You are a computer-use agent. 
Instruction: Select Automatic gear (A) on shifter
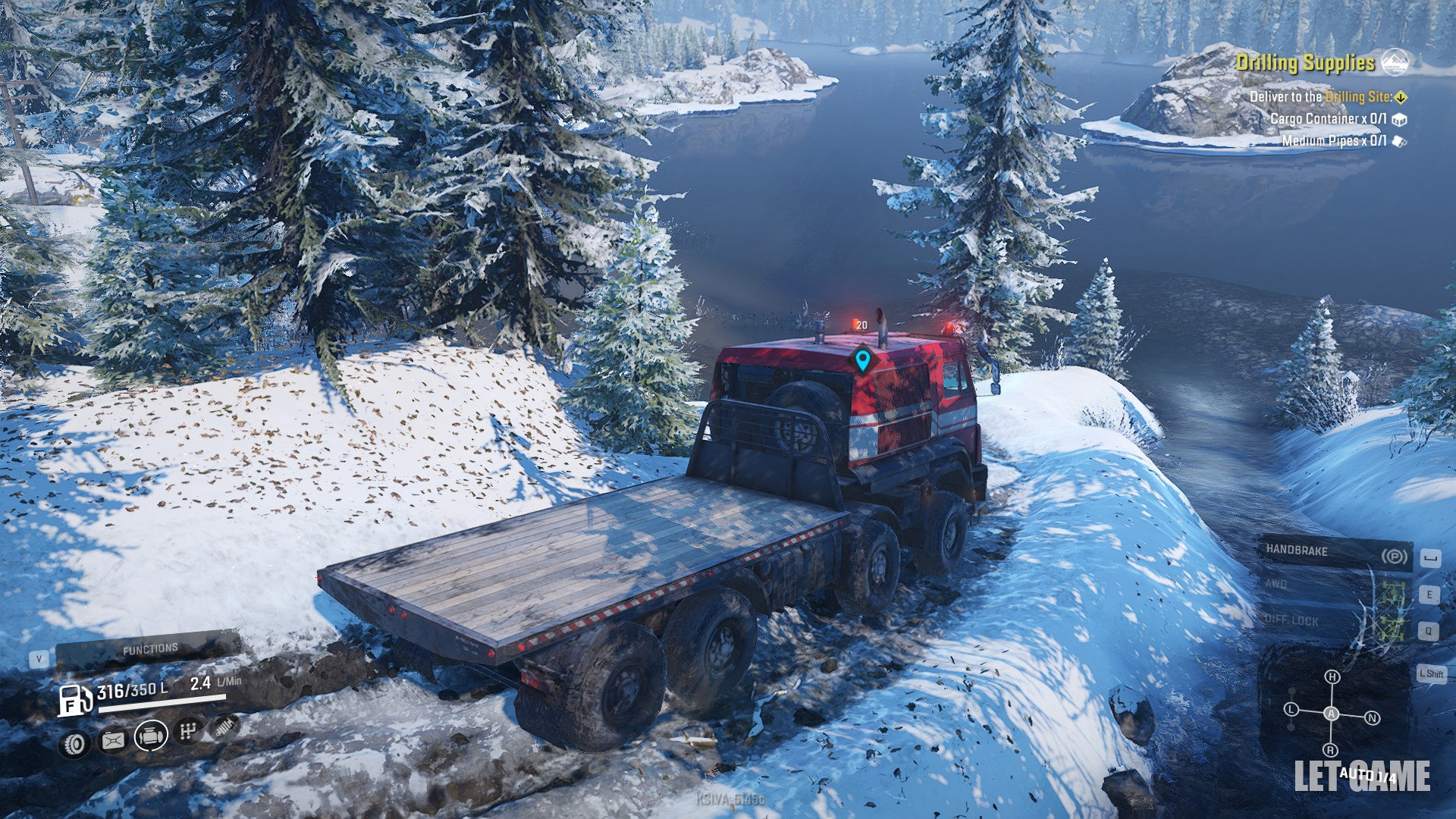pyautogui.click(x=1331, y=714)
